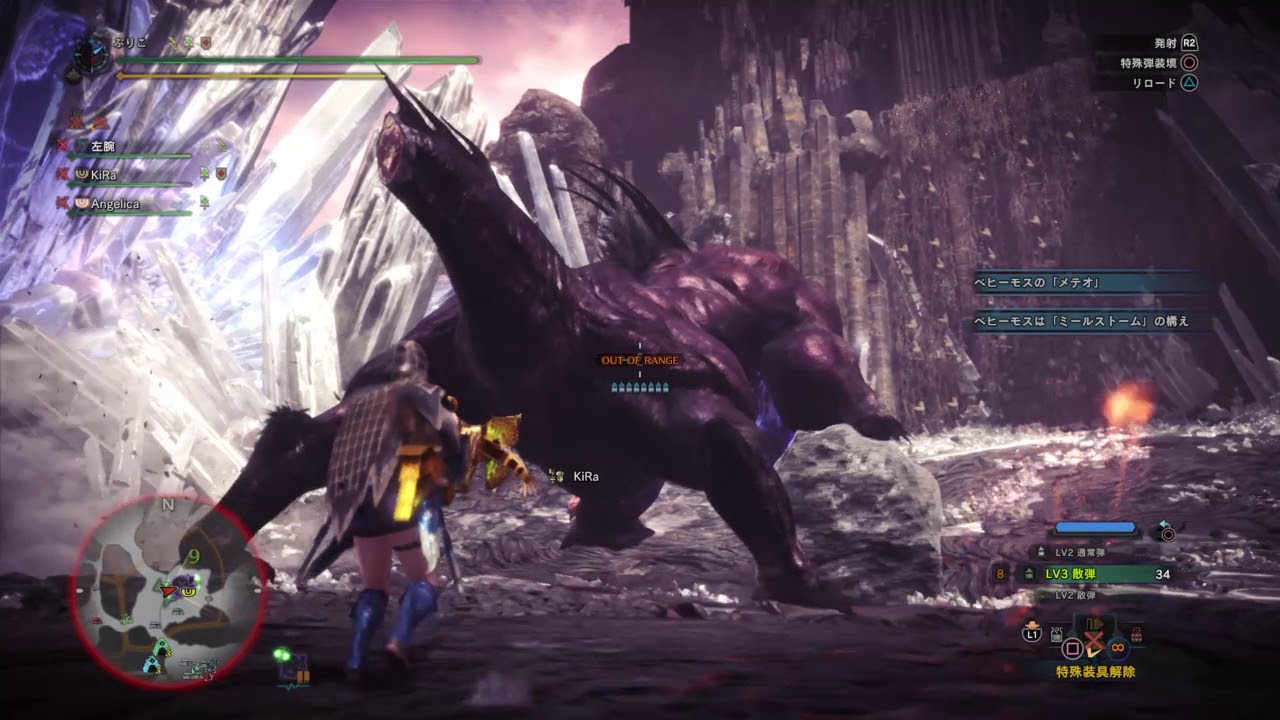Open the circular minimap
The height and width of the screenshot is (720, 1280).
pyautogui.click(x=167, y=591)
